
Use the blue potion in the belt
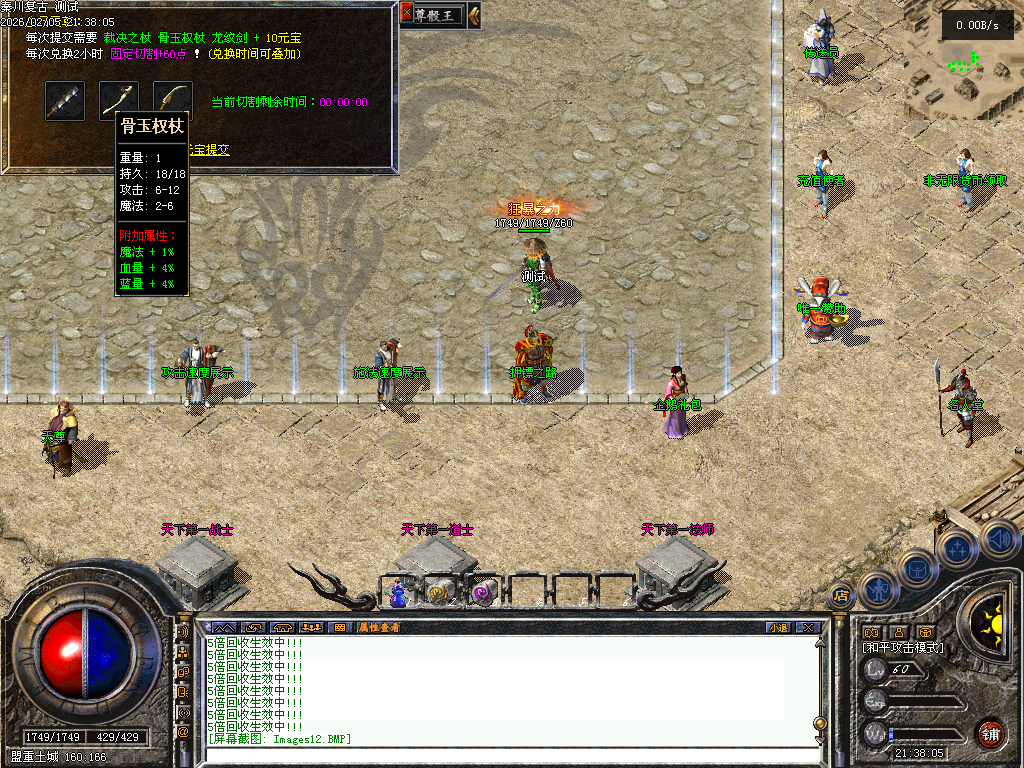pos(397,592)
